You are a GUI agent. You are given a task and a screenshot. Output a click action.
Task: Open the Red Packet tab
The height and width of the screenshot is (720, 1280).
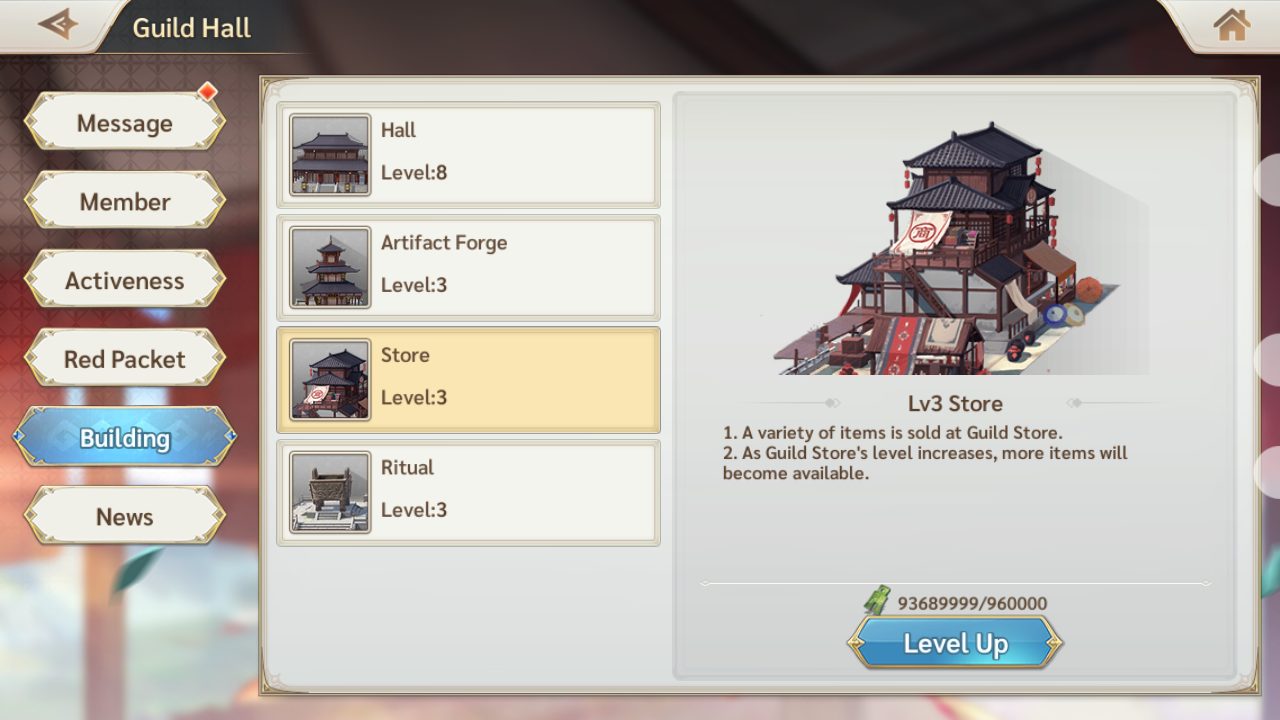pyautogui.click(x=125, y=360)
